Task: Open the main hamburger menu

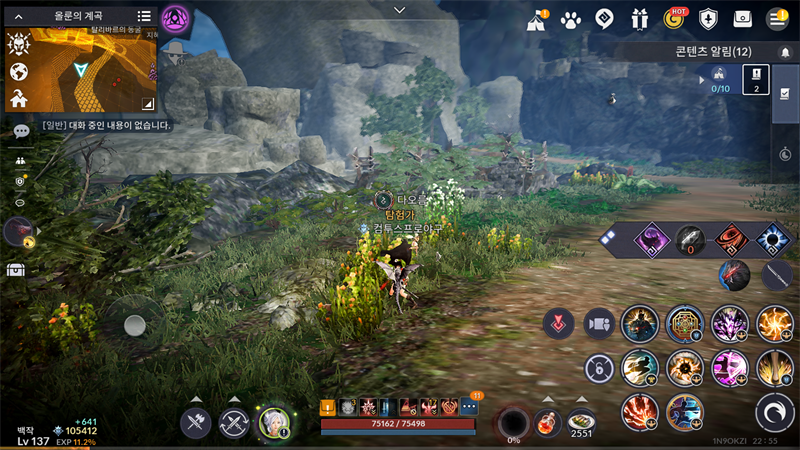Action: pos(777,18)
